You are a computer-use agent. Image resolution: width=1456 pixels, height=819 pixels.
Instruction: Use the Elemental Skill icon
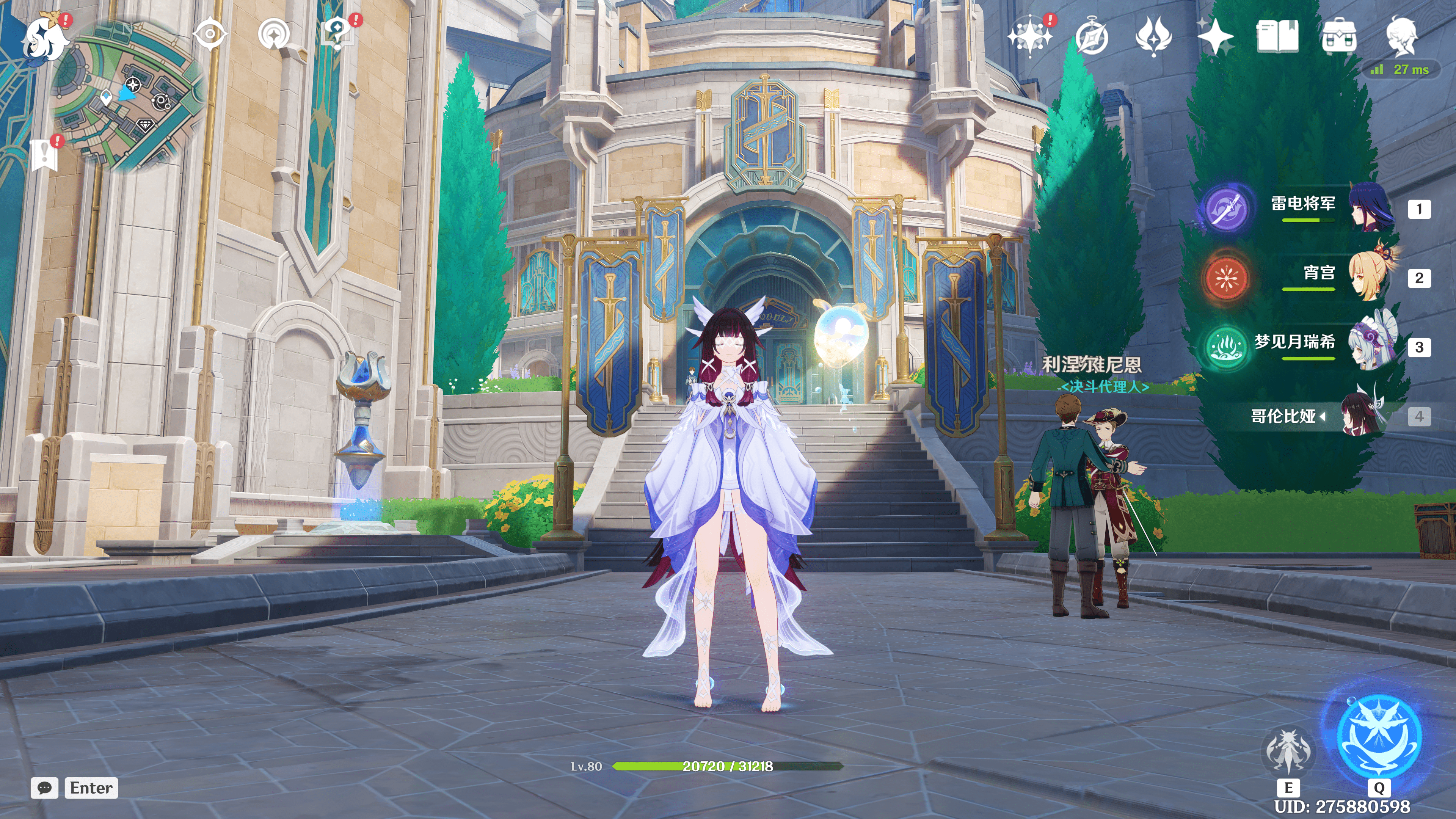(1288, 751)
